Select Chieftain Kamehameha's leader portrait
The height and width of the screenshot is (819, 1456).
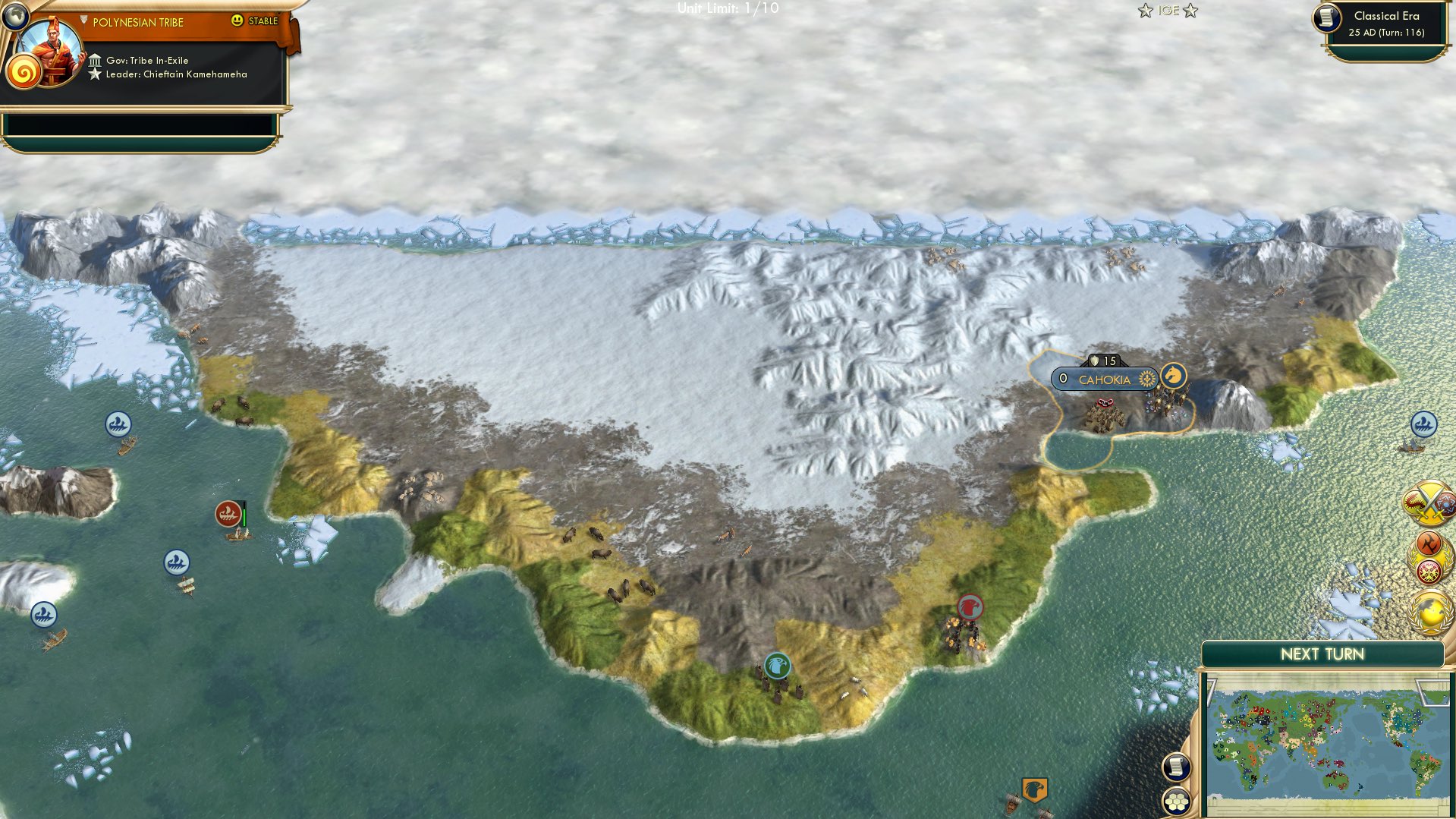(50, 55)
